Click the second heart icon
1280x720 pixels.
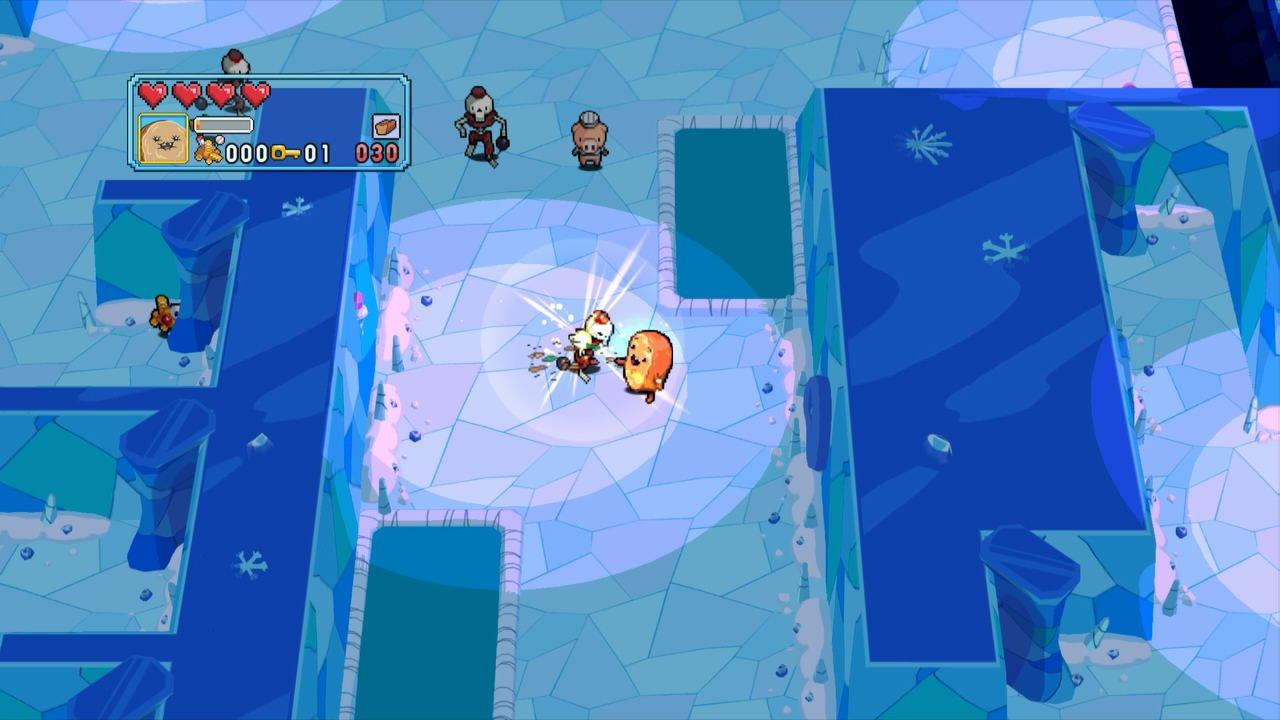click(x=186, y=94)
